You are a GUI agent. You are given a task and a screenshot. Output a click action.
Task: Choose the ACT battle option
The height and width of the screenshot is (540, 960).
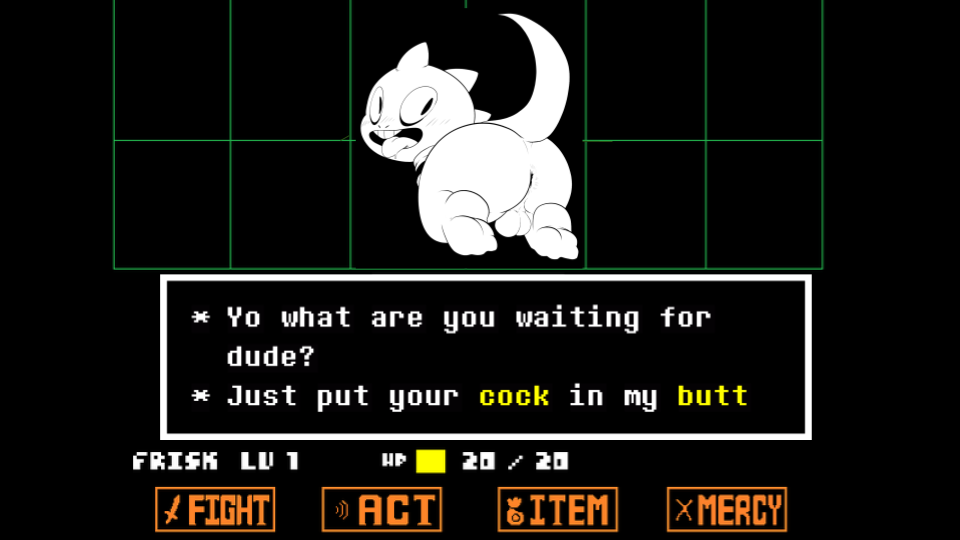pyautogui.click(x=382, y=510)
